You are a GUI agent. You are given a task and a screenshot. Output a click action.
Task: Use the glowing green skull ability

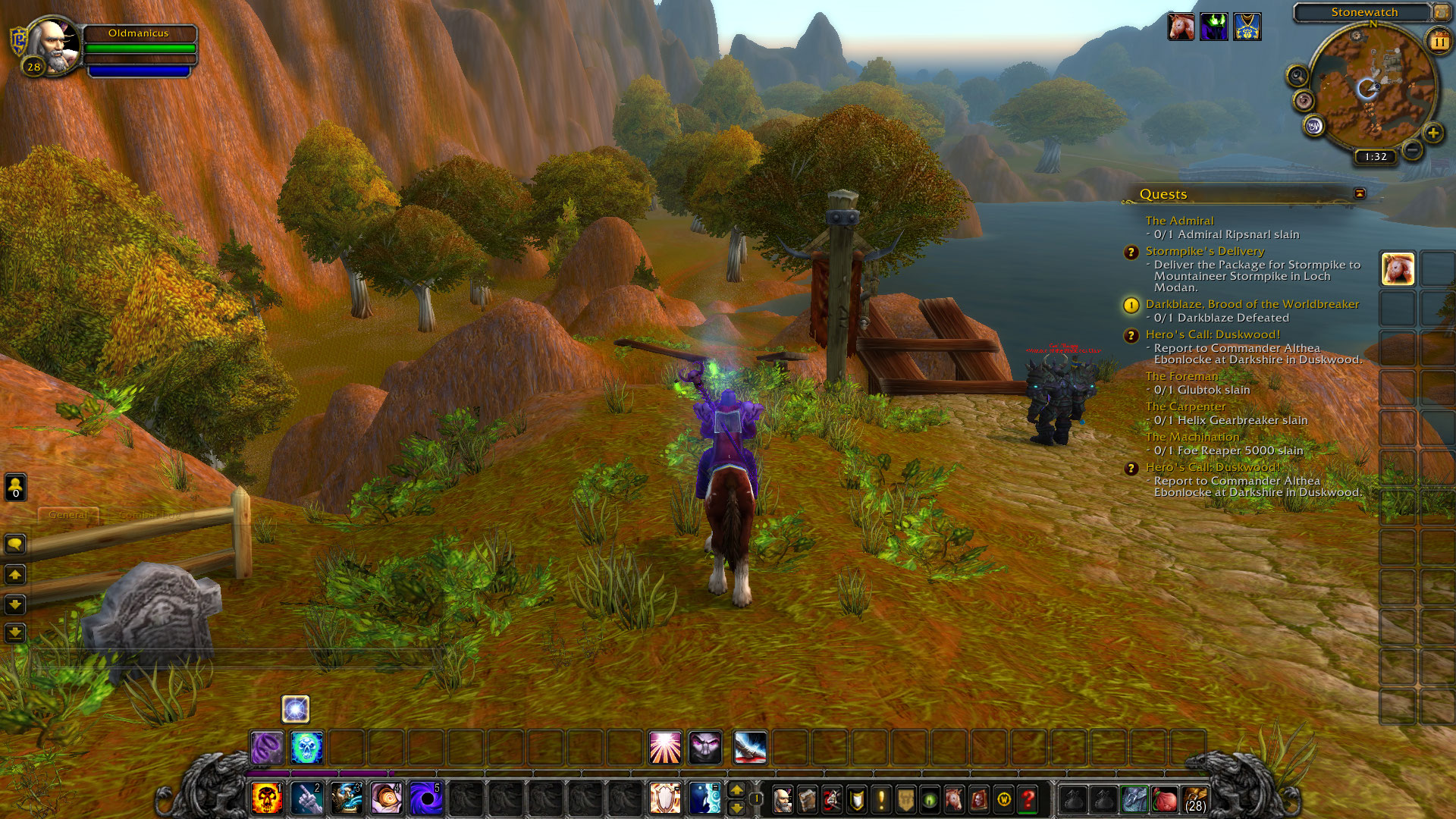[x=306, y=748]
